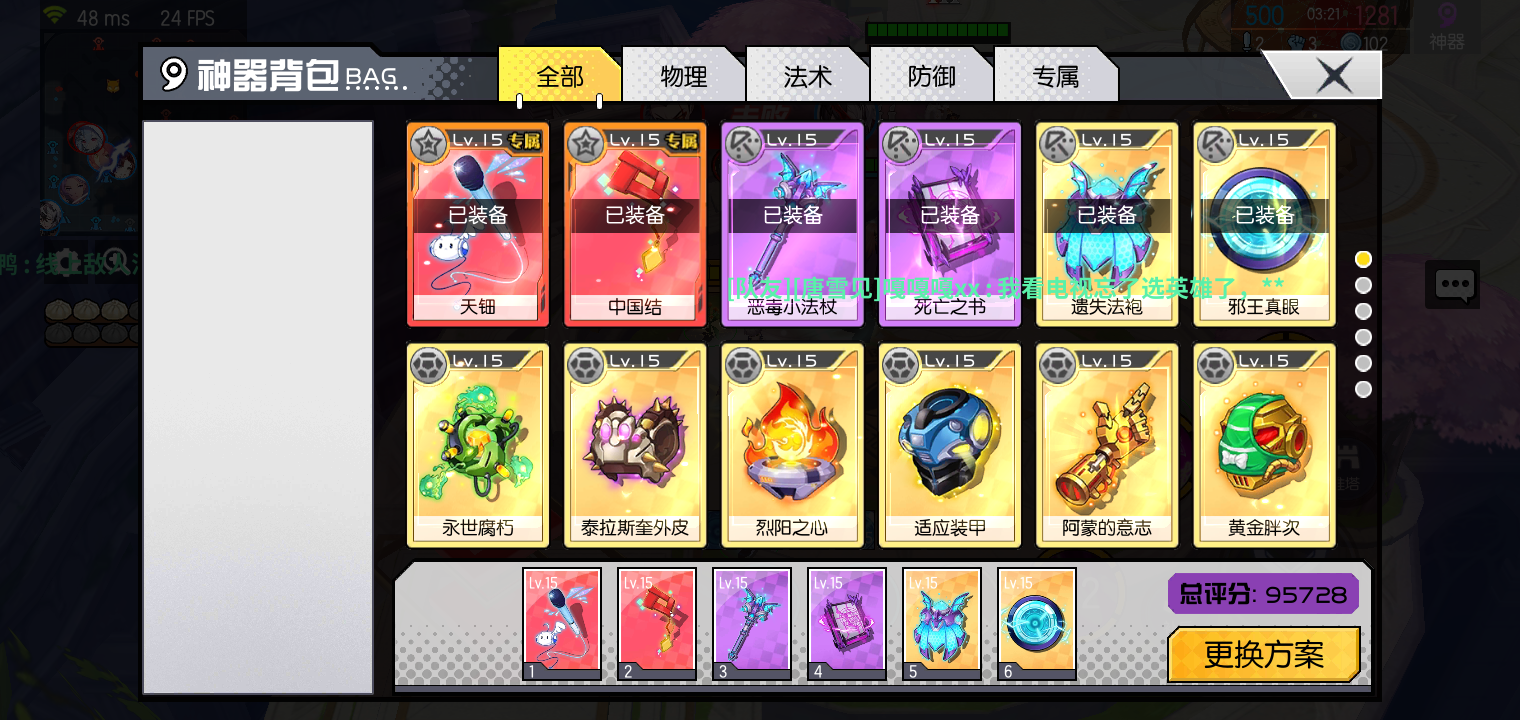Click the claw badge on the 恶毒小法杖 card

click(x=744, y=142)
